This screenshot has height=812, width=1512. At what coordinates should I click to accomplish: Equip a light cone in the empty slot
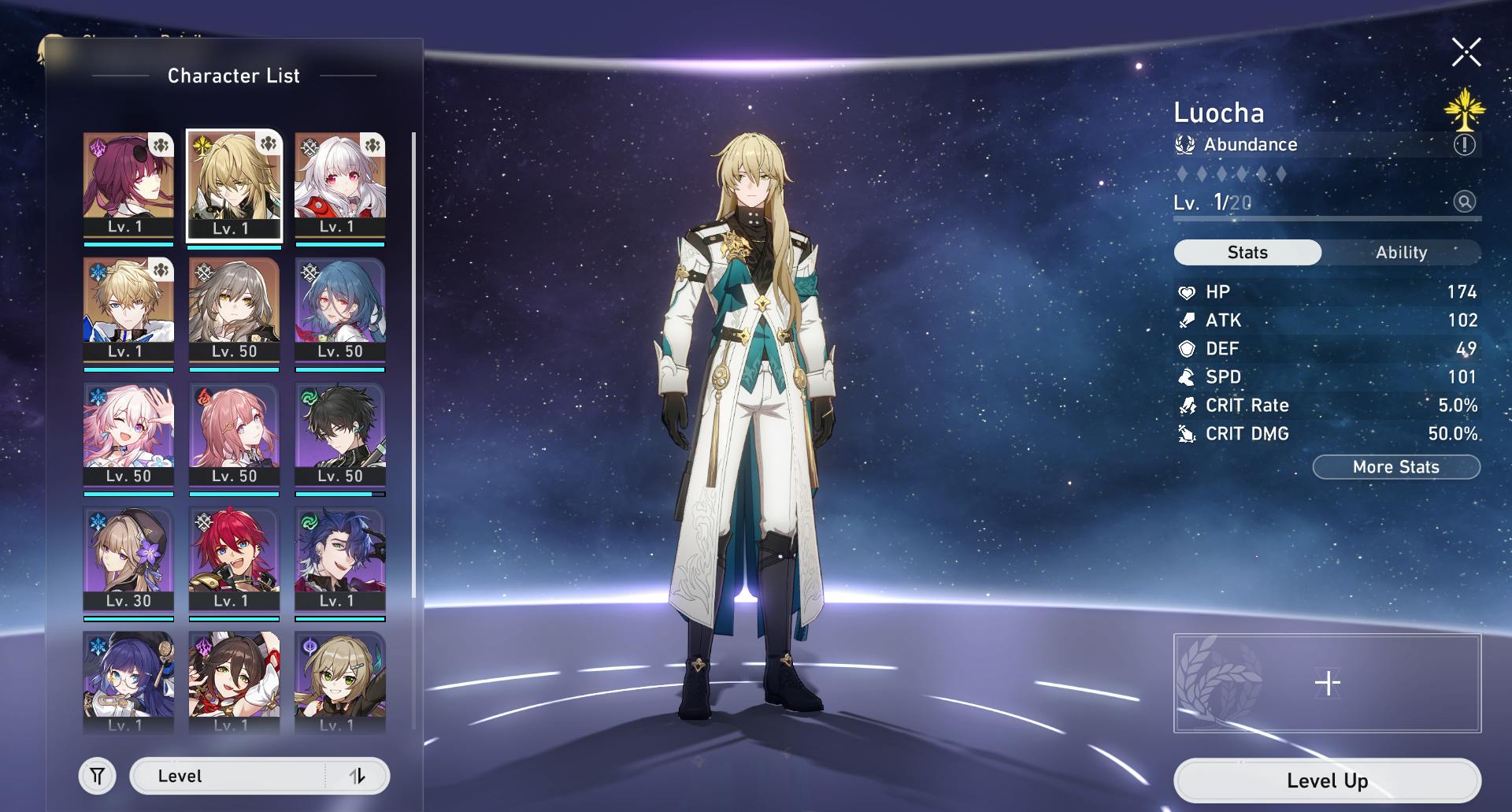click(1327, 683)
